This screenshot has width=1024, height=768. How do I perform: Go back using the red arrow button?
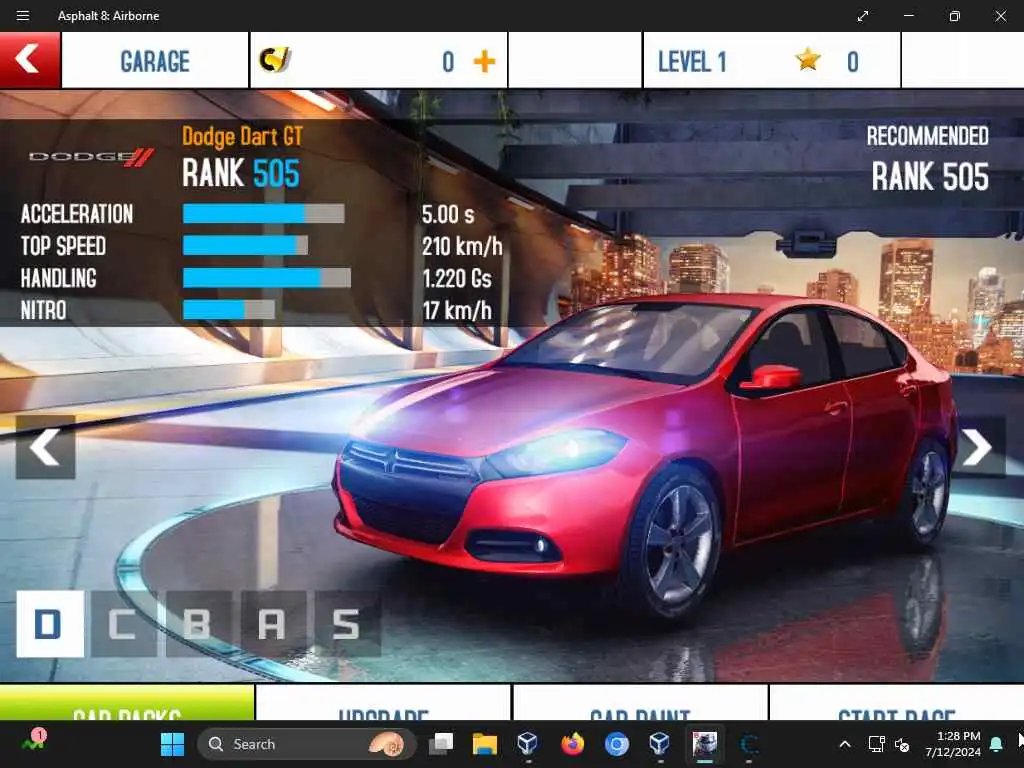point(29,60)
